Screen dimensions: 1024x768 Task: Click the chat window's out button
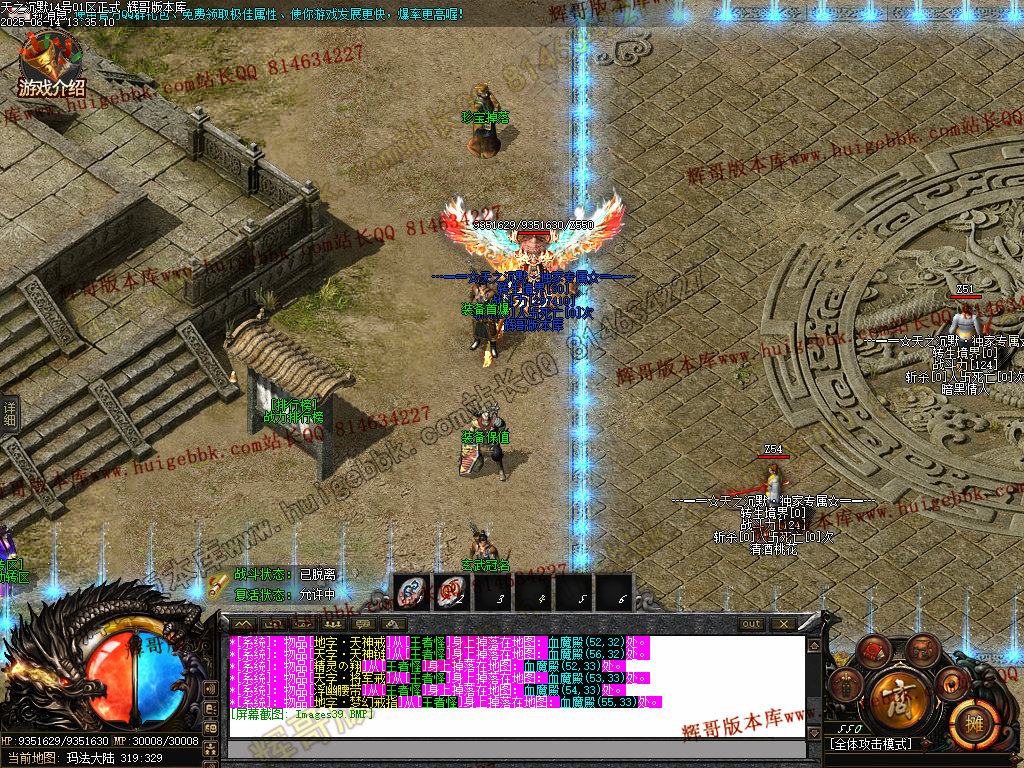click(751, 624)
